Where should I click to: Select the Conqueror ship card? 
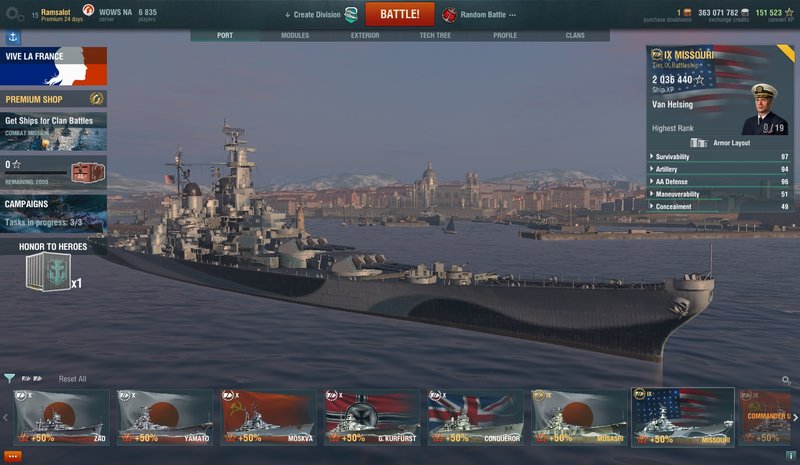[474, 417]
